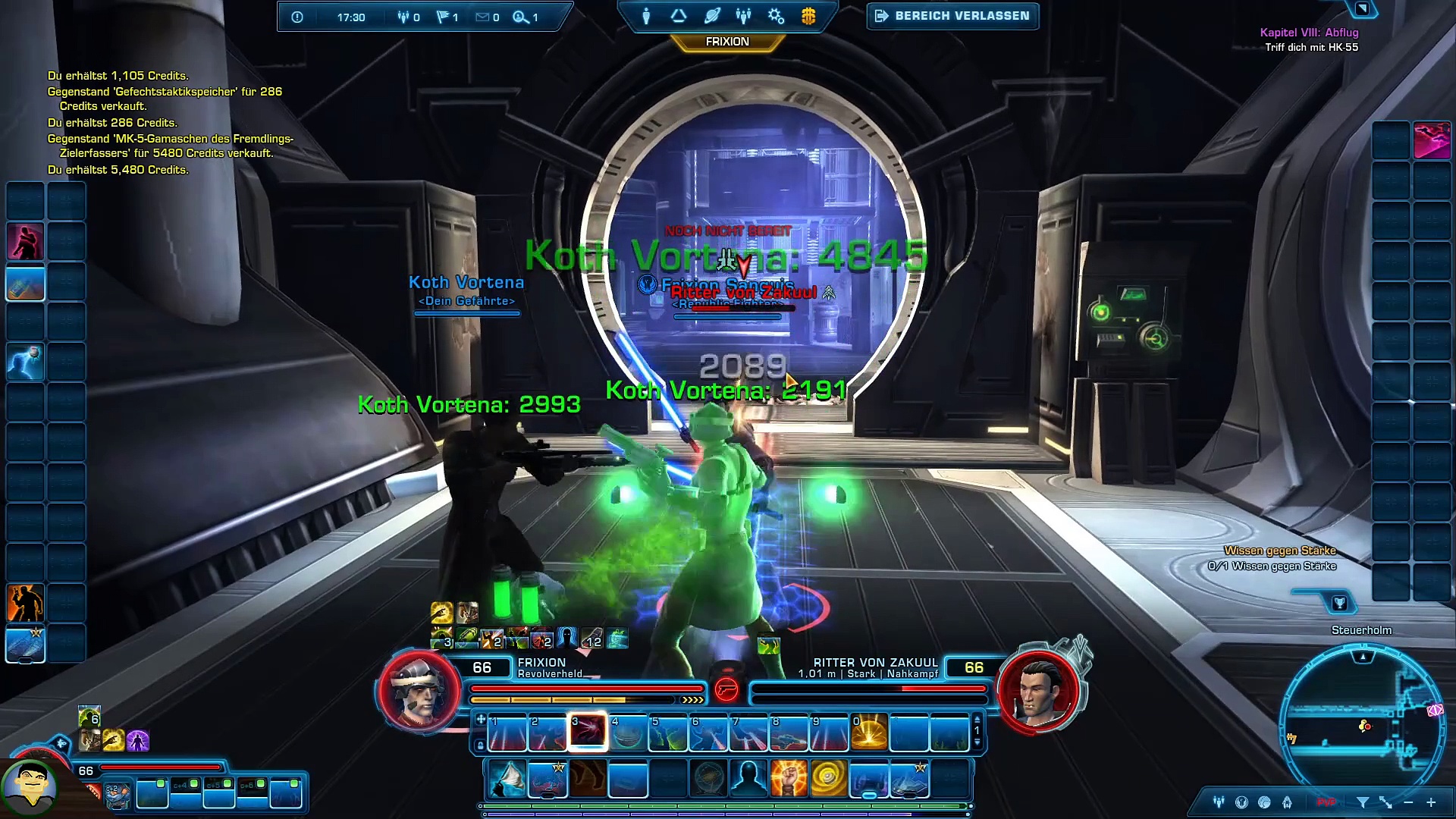Expand the minimap with the arrows icon
The height and width of the screenshot is (819, 1456).
tap(1385, 802)
